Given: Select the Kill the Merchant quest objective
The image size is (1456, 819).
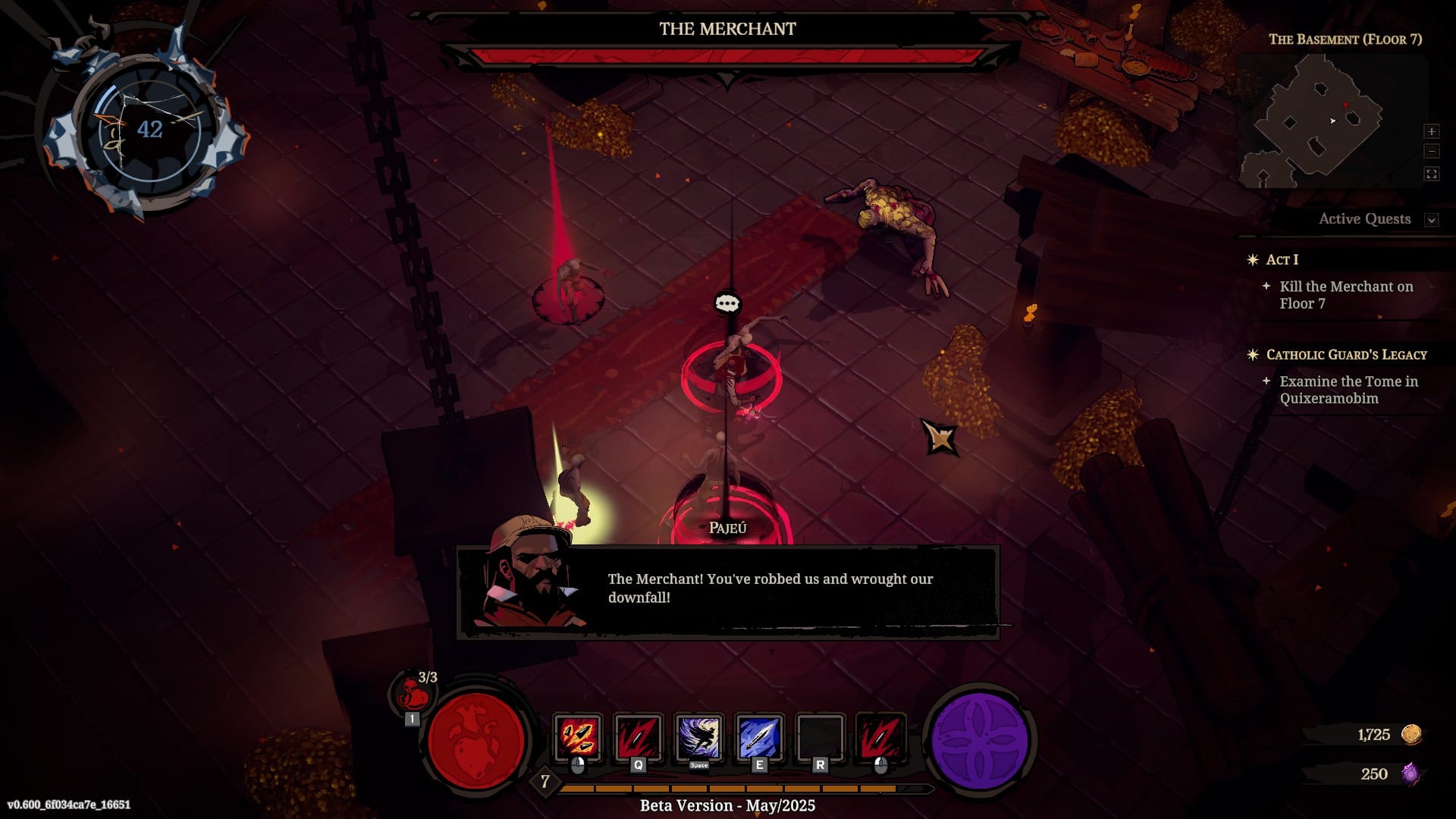Looking at the screenshot, I should (1345, 295).
